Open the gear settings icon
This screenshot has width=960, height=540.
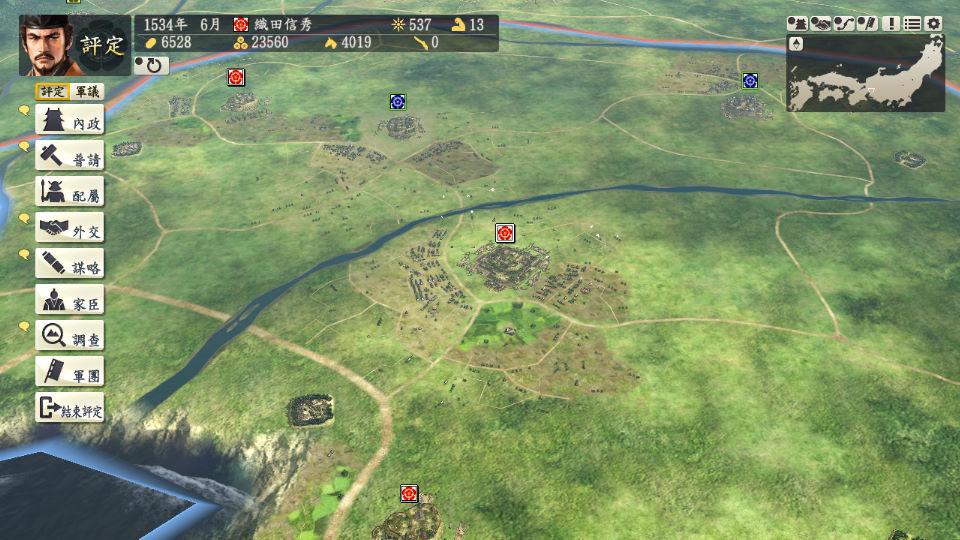point(934,23)
